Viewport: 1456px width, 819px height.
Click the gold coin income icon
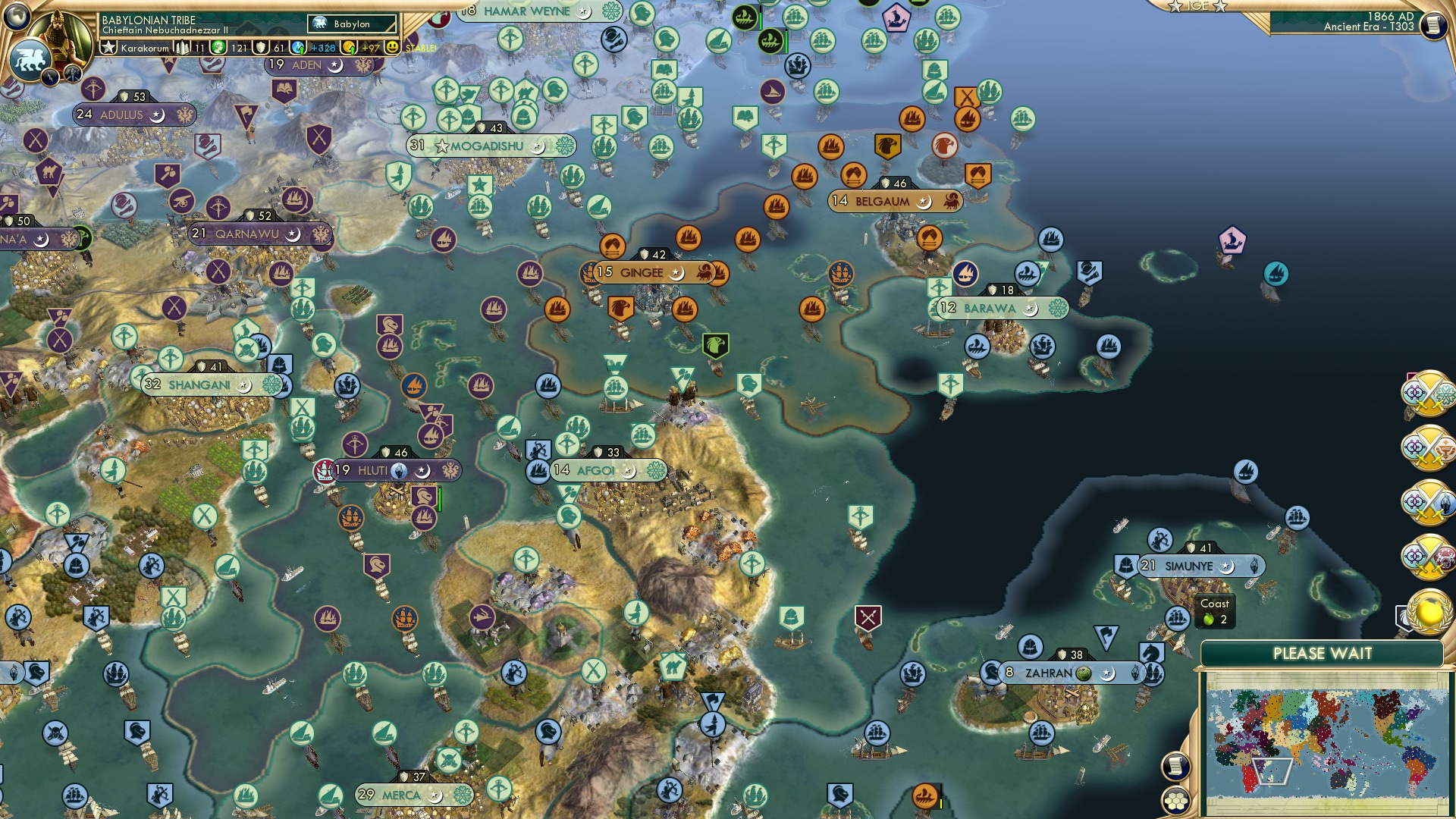coord(347,48)
